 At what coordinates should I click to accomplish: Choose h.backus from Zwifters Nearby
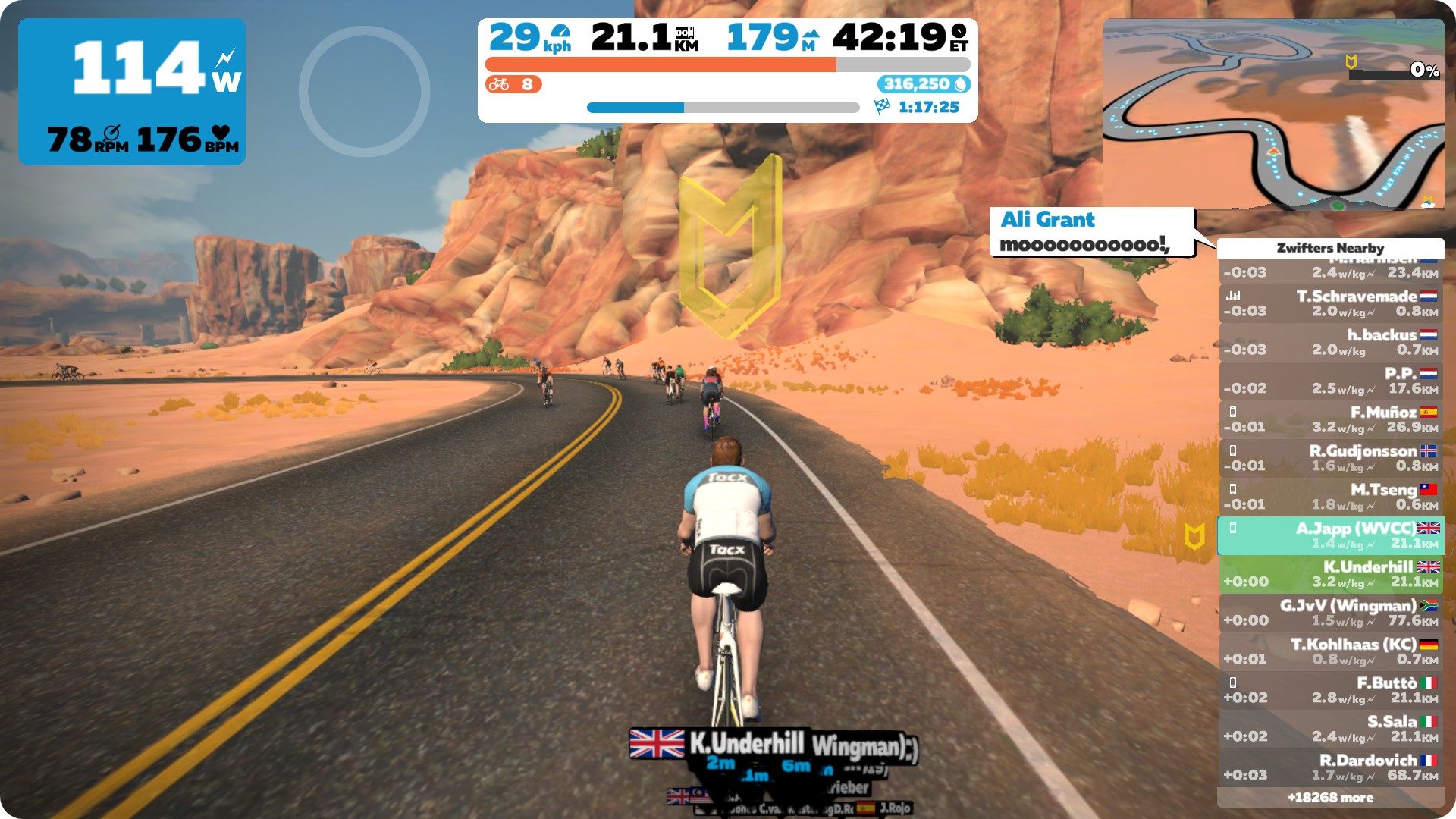[1331, 342]
